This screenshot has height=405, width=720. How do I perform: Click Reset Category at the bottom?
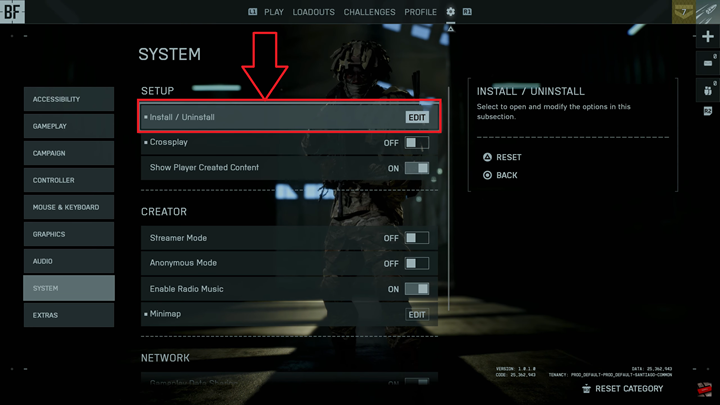pyautogui.click(x=628, y=388)
